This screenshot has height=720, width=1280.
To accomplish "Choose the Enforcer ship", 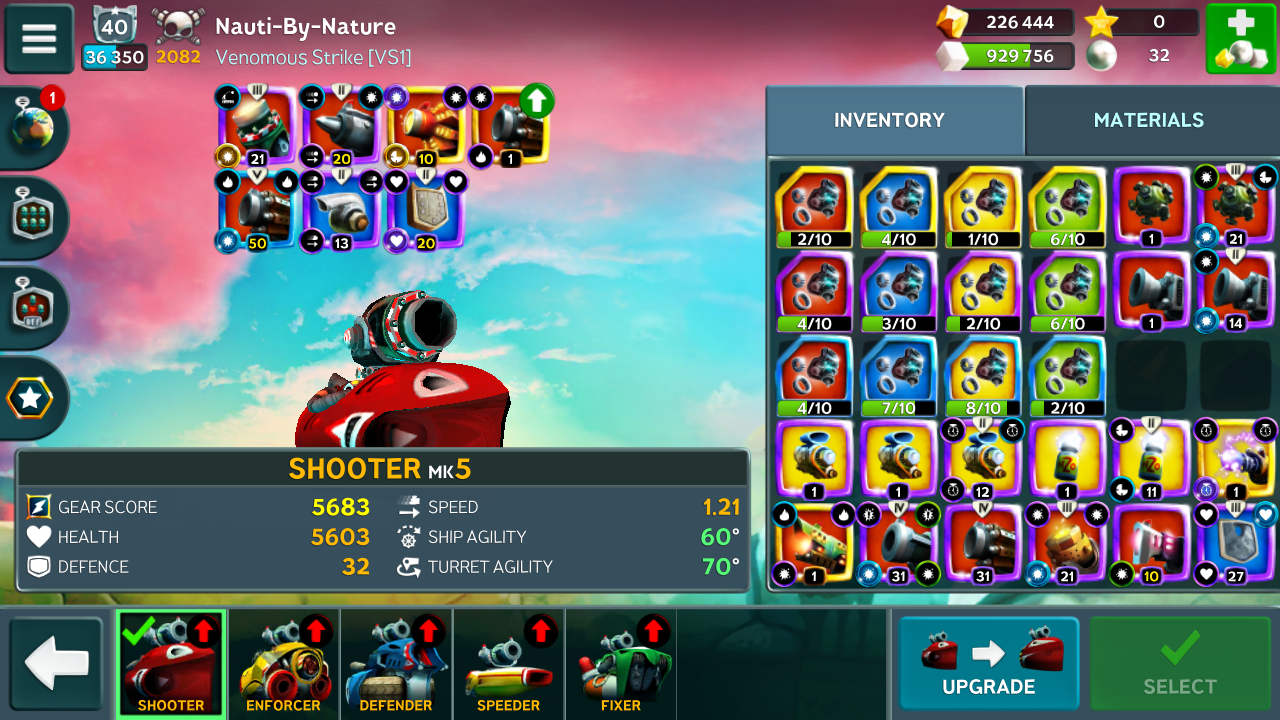I will pos(283,664).
